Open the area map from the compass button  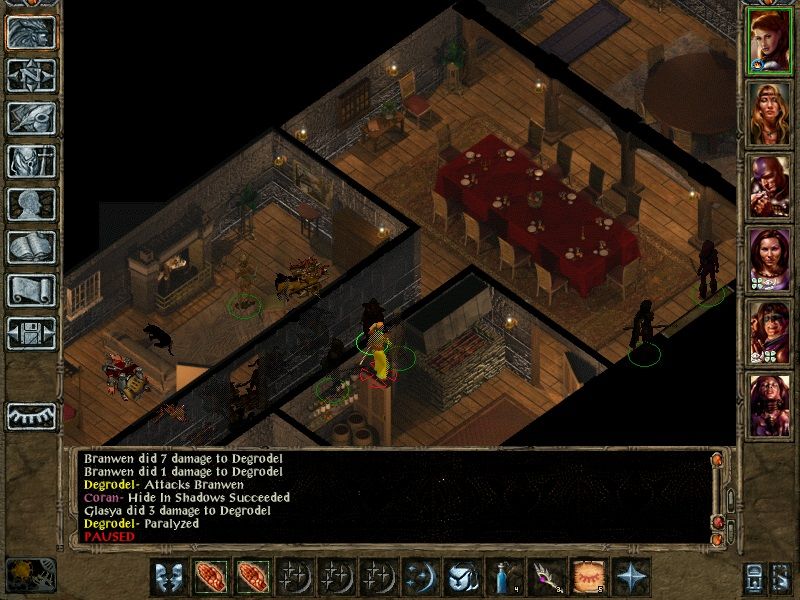(31, 76)
